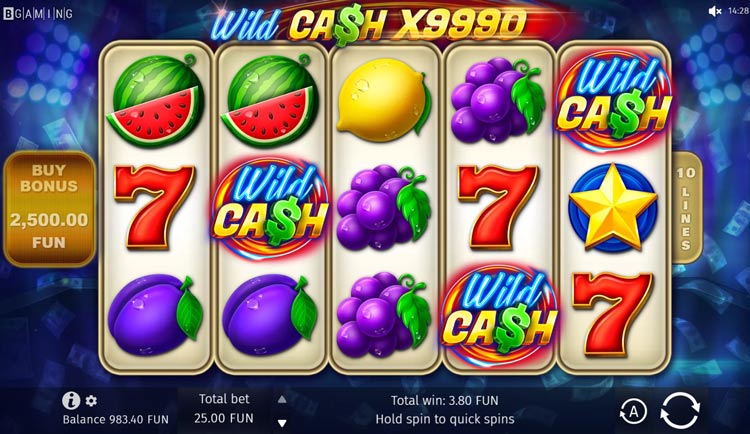Viewport: 750px width, 434px height.
Task: Spin the reels with the circular arrows button
Action: 680,410
